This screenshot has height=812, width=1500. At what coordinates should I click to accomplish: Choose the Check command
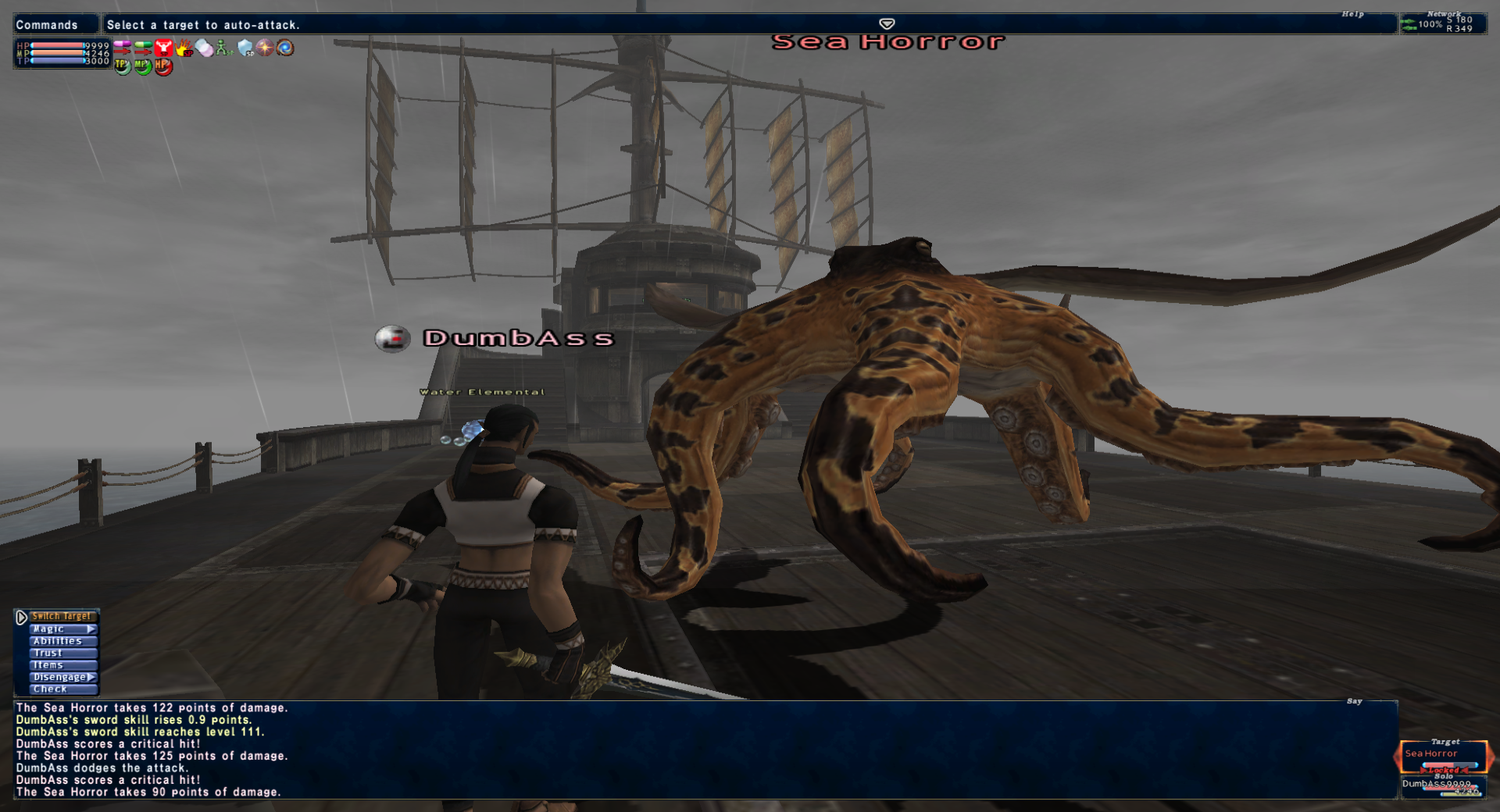(x=62, y=689)
